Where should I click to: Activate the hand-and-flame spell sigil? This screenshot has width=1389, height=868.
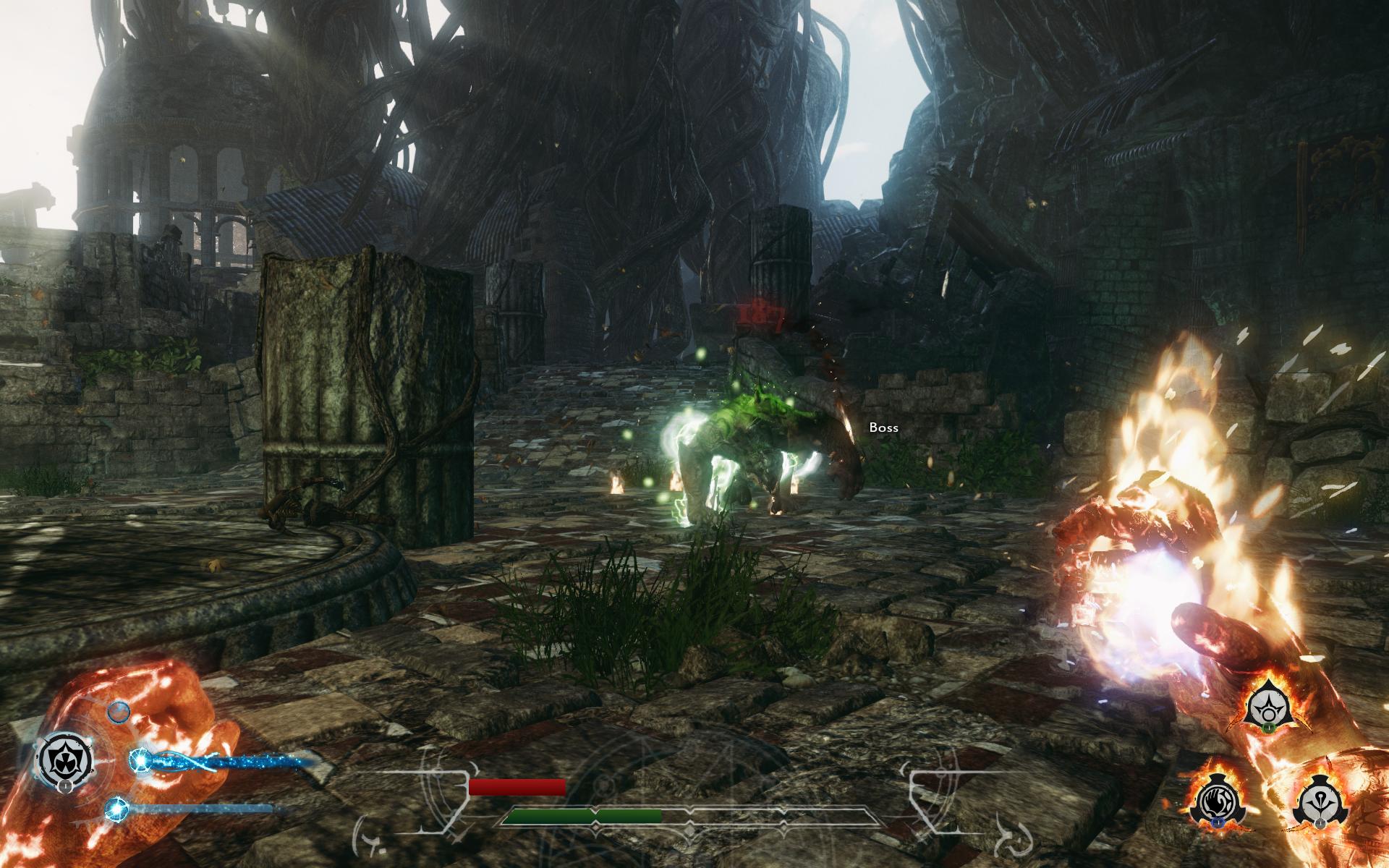(x=1216, y=802)
